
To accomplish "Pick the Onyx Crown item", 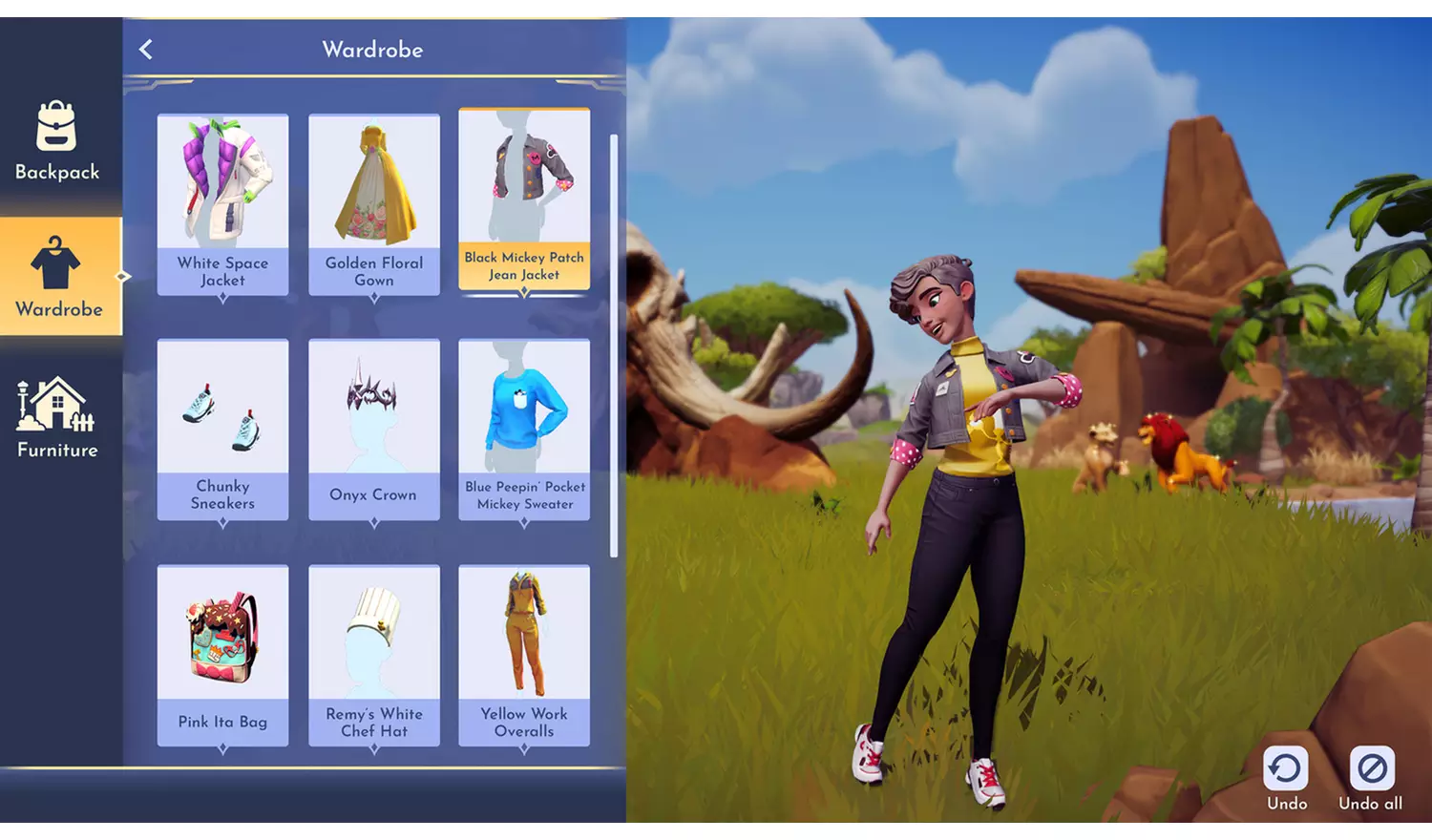I will [x=374, y=429].
